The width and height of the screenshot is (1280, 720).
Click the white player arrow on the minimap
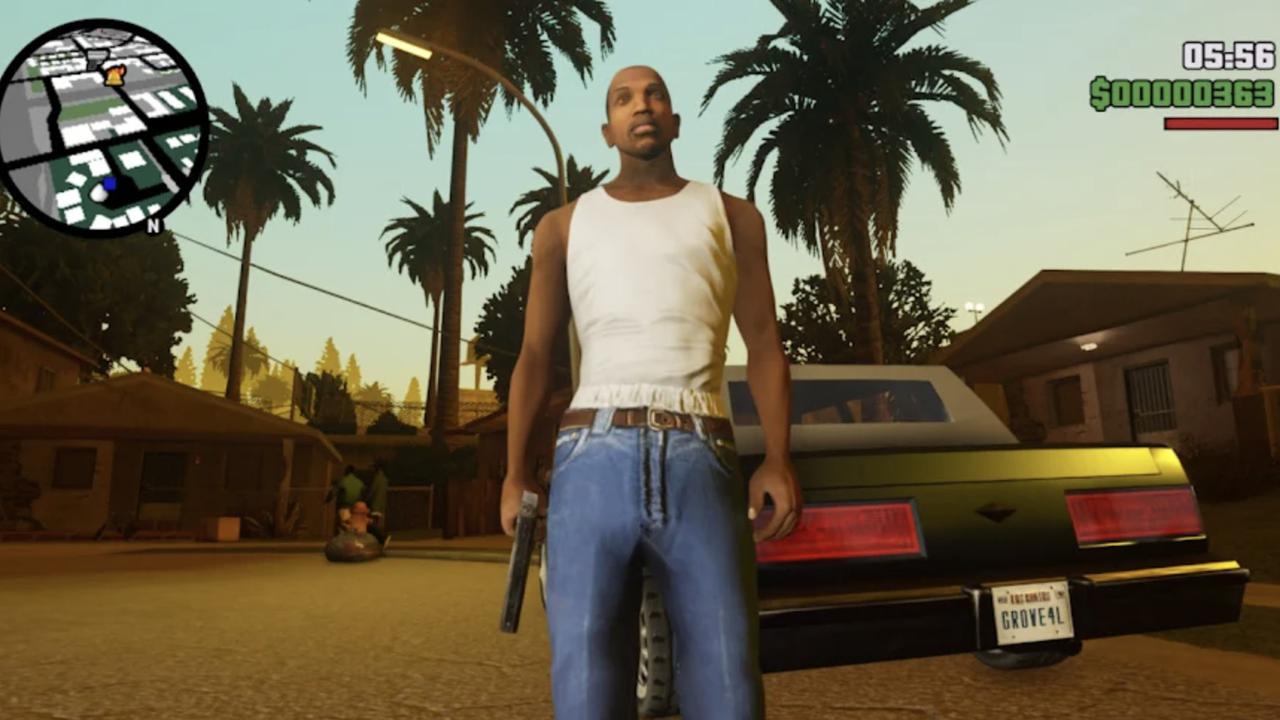[x=99, y=193]
